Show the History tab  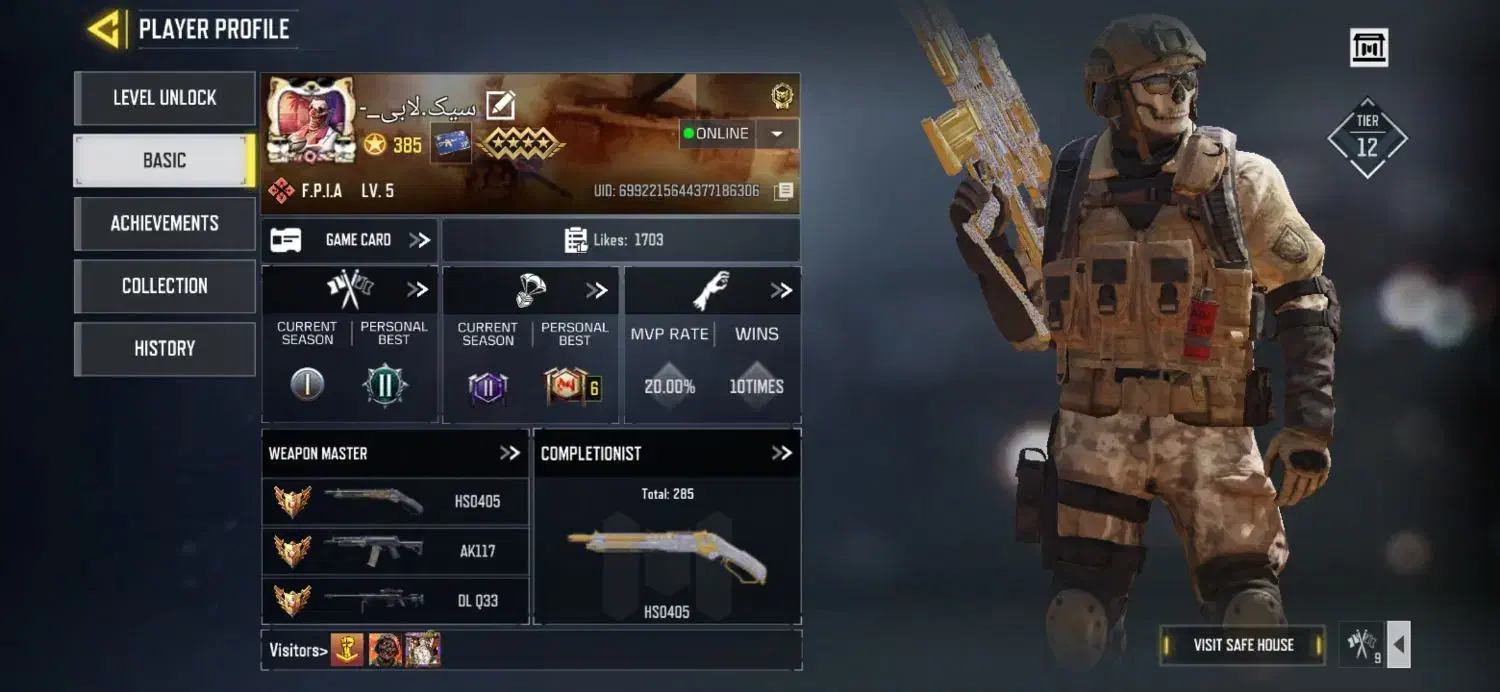pyautogui.click(x=164, y=348)
